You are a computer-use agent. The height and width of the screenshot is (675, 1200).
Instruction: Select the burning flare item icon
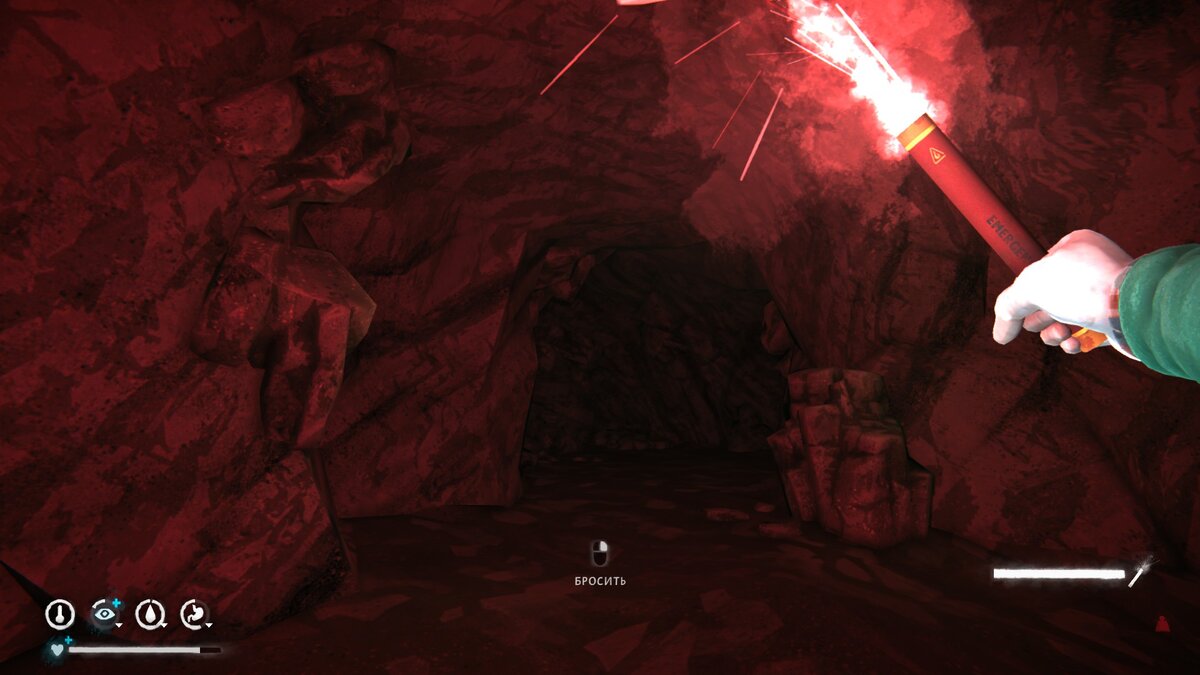pos(1140,572)
